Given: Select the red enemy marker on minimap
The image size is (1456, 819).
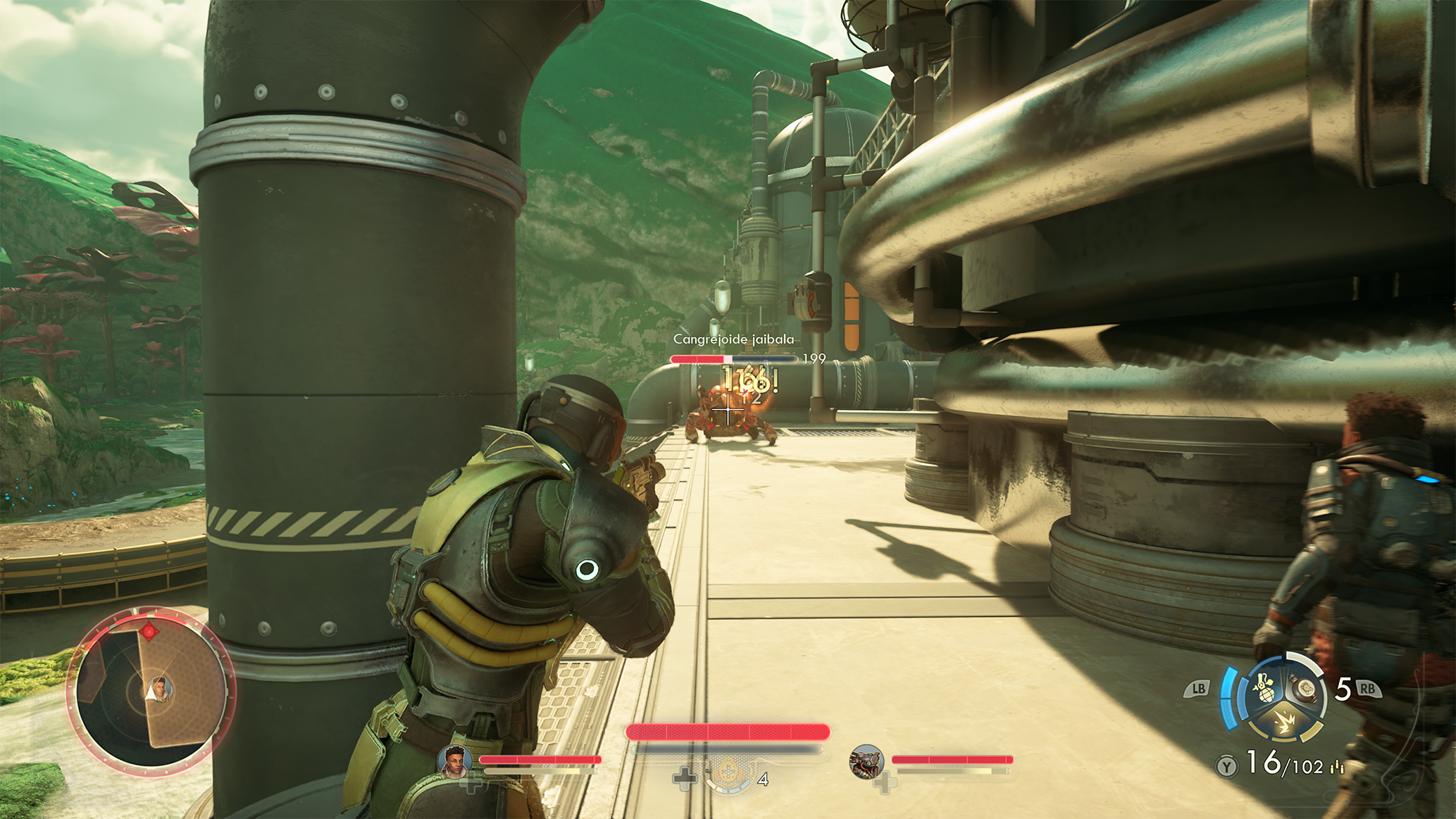Looking at the screenshot, I should [149, 631].
